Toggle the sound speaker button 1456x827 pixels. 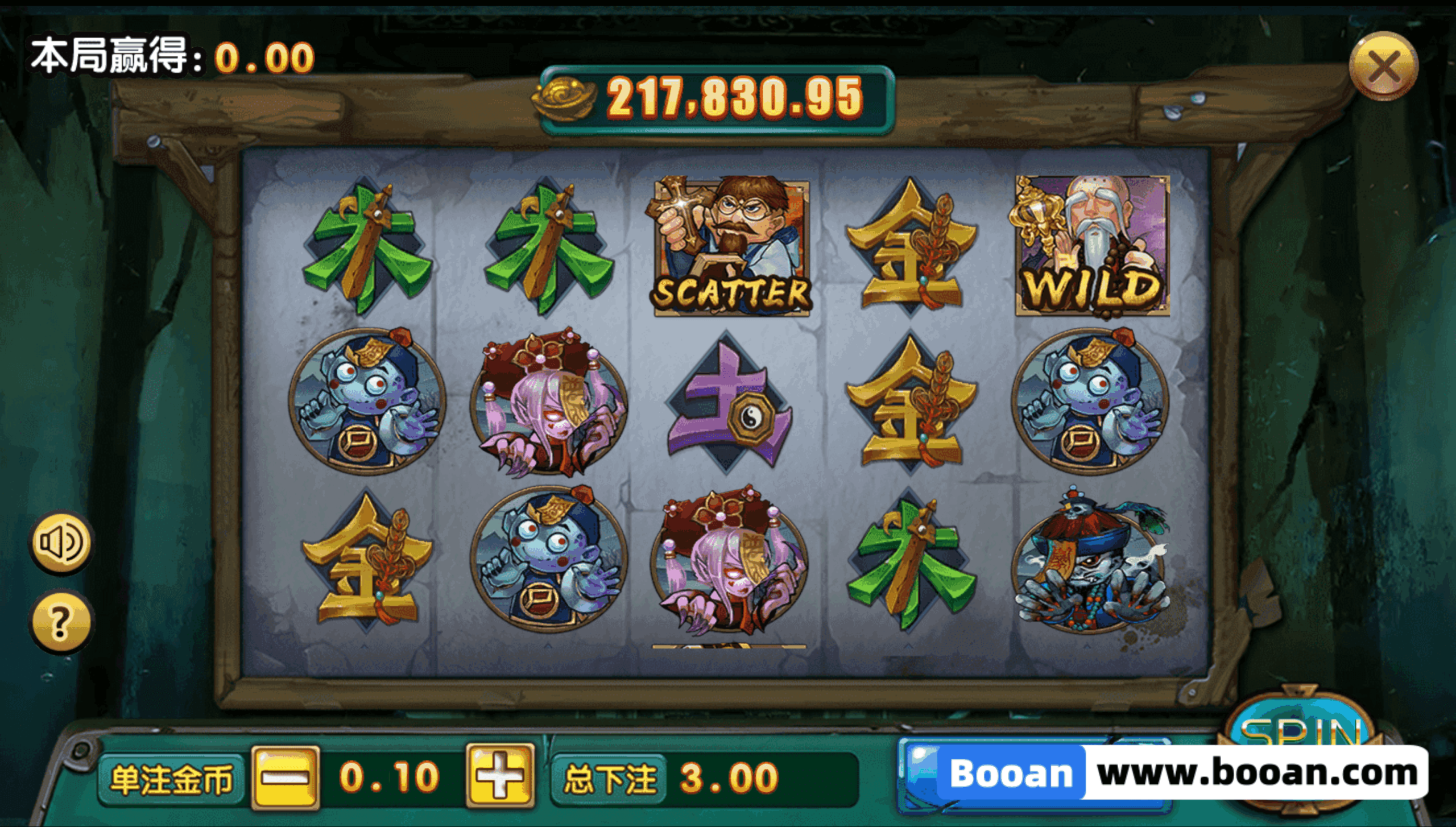point(60,542)
